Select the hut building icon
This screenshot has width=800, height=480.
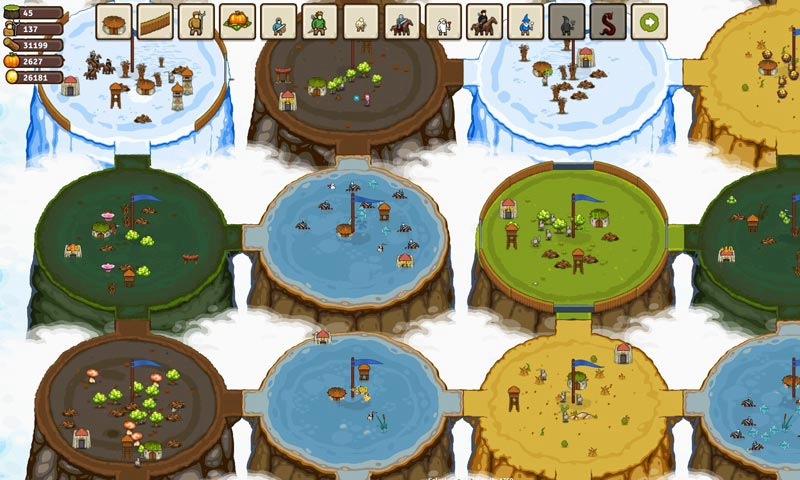114,21
